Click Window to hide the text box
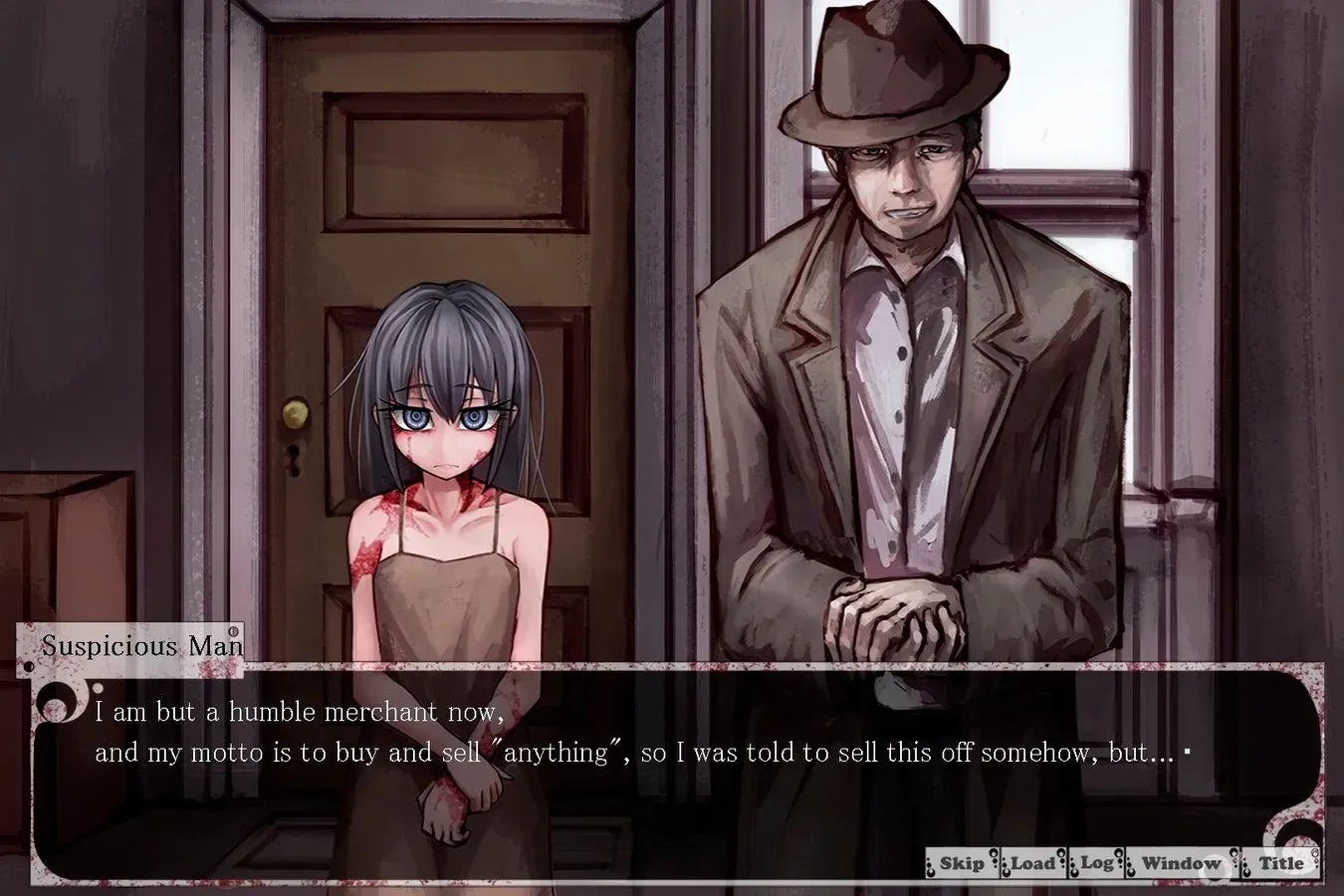 [1181, 862]
